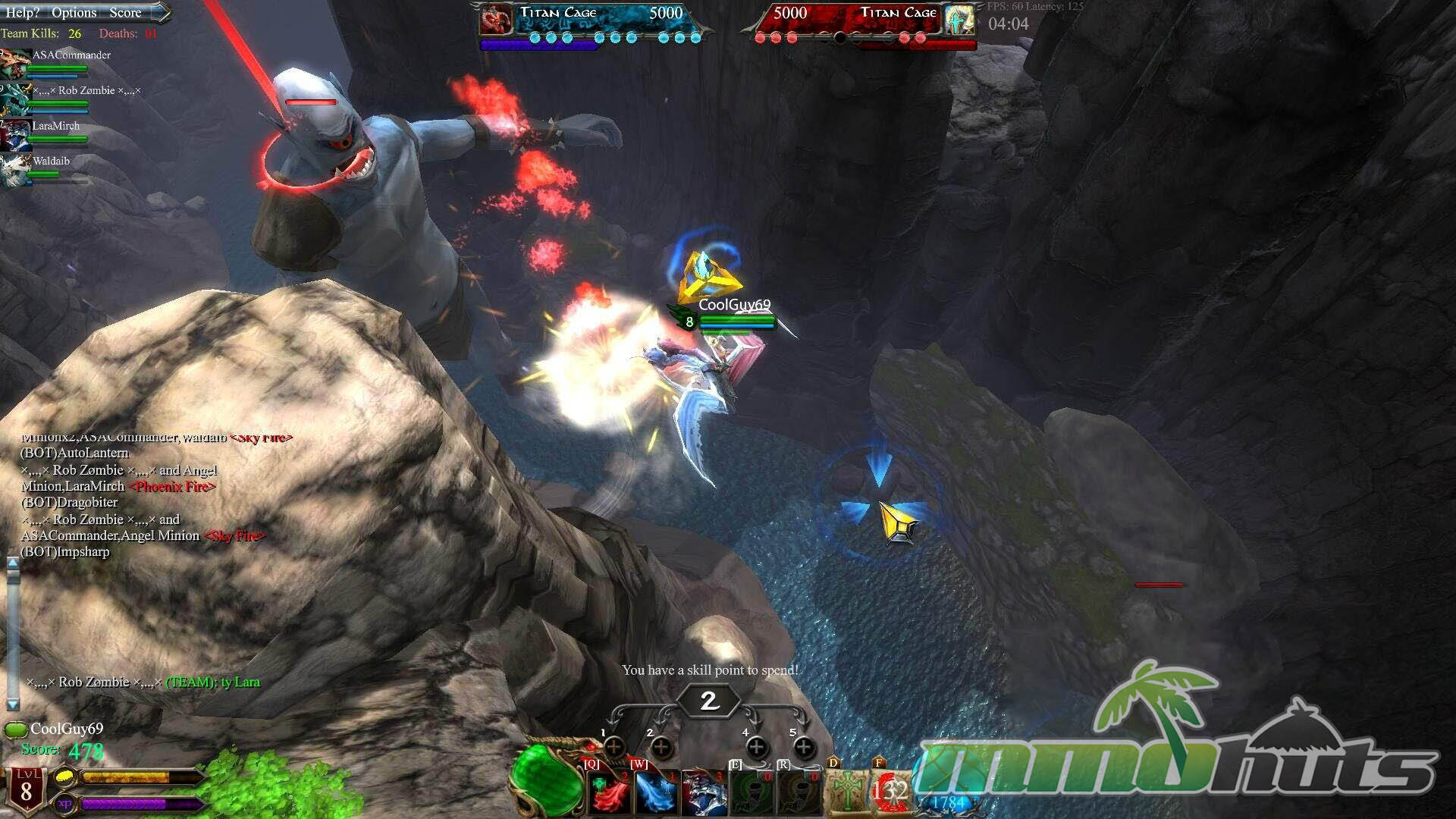Select teammate LaraMirch's portrait
This screenshot has height=819, width=1456.
[x=15, y=135]
